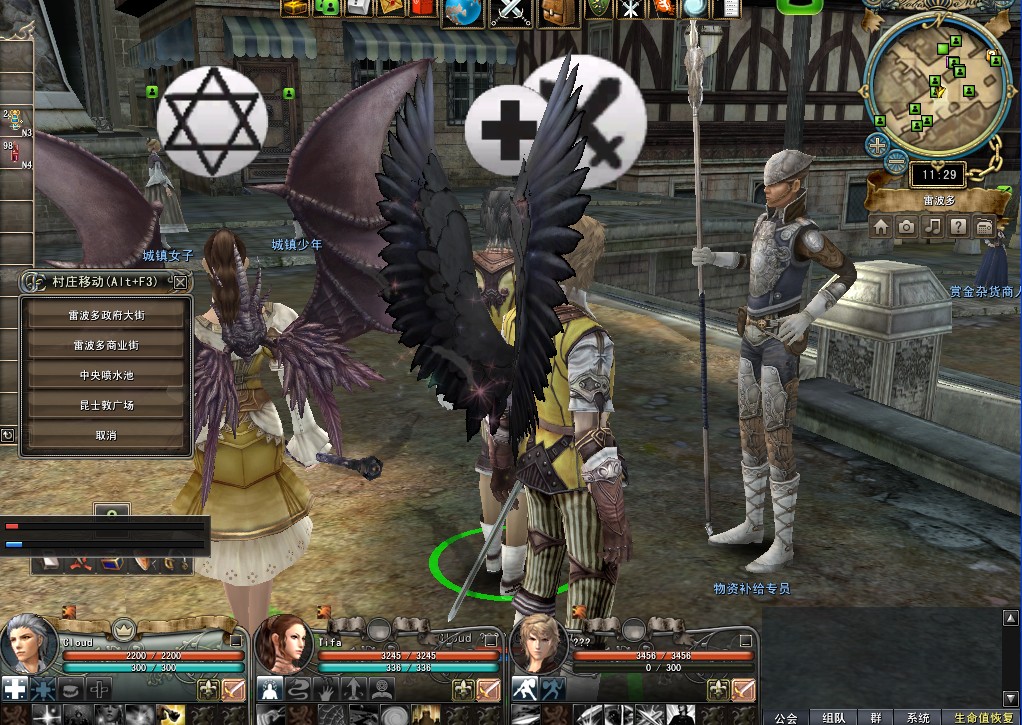Select 中央喷水池 destination
The height and width of the screenshot is (725, 1022).
coord(106,375)
